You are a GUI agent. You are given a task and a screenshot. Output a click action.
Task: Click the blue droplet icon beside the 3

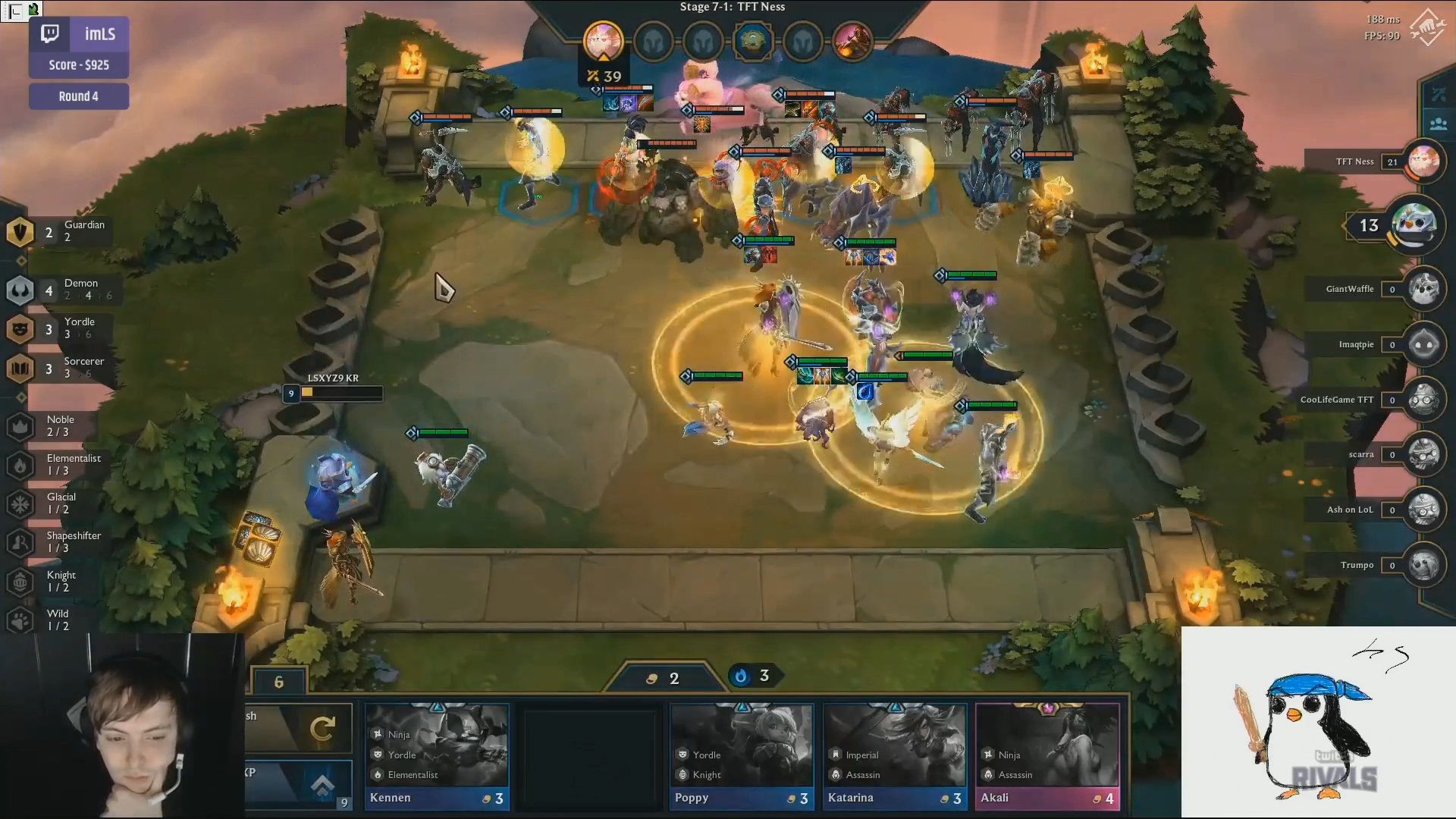pos(741,676)
